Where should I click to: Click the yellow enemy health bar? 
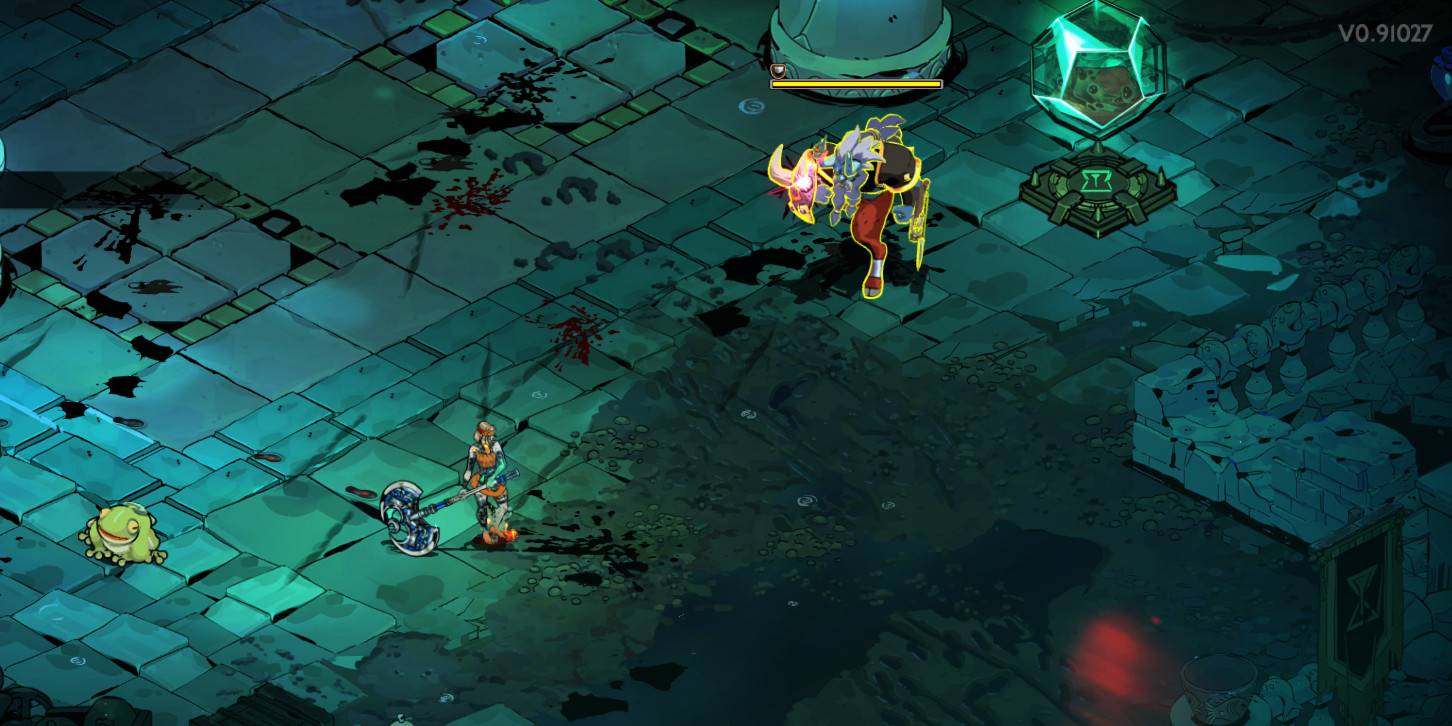tap(855, 85)
